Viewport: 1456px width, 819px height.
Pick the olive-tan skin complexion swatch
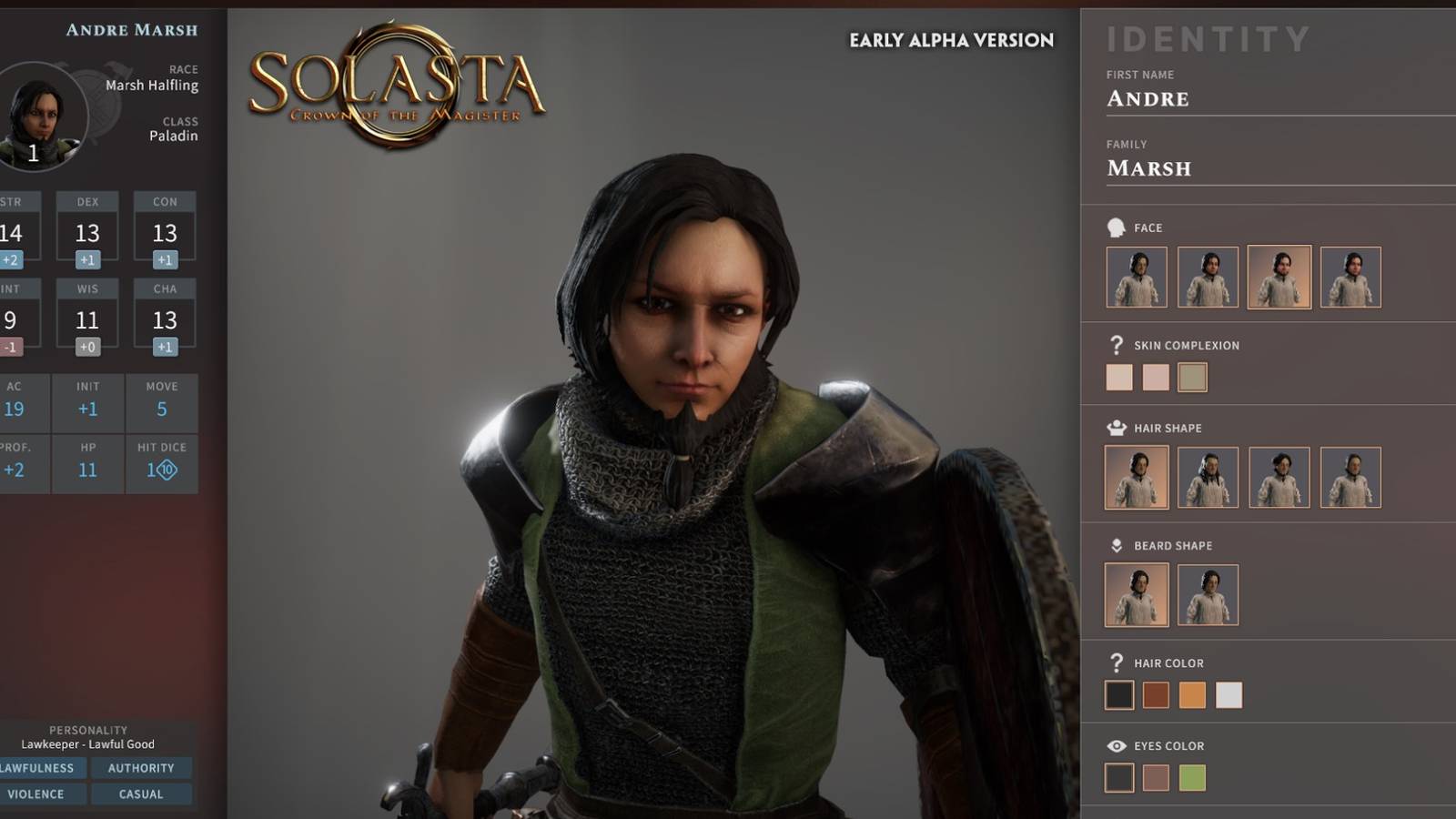point(1192,377)
